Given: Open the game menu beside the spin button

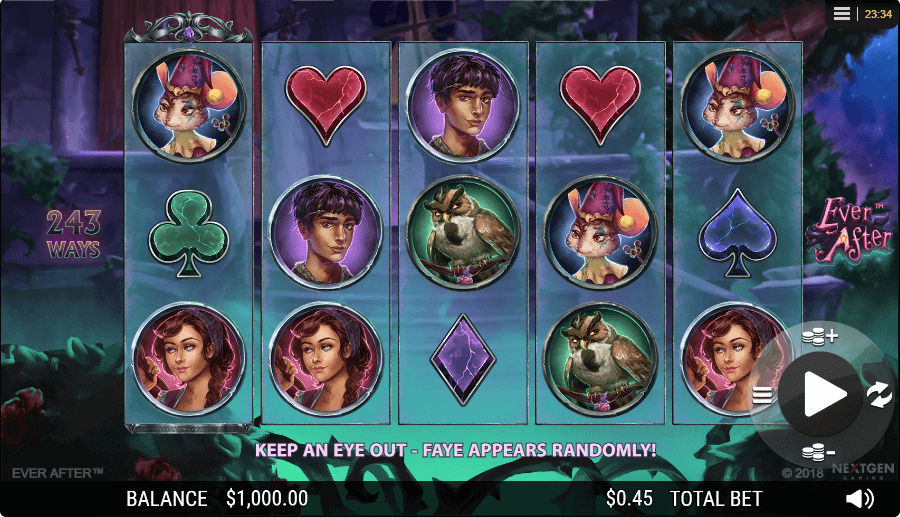Looking at the screenshot, I should click(x=763, y=395).
